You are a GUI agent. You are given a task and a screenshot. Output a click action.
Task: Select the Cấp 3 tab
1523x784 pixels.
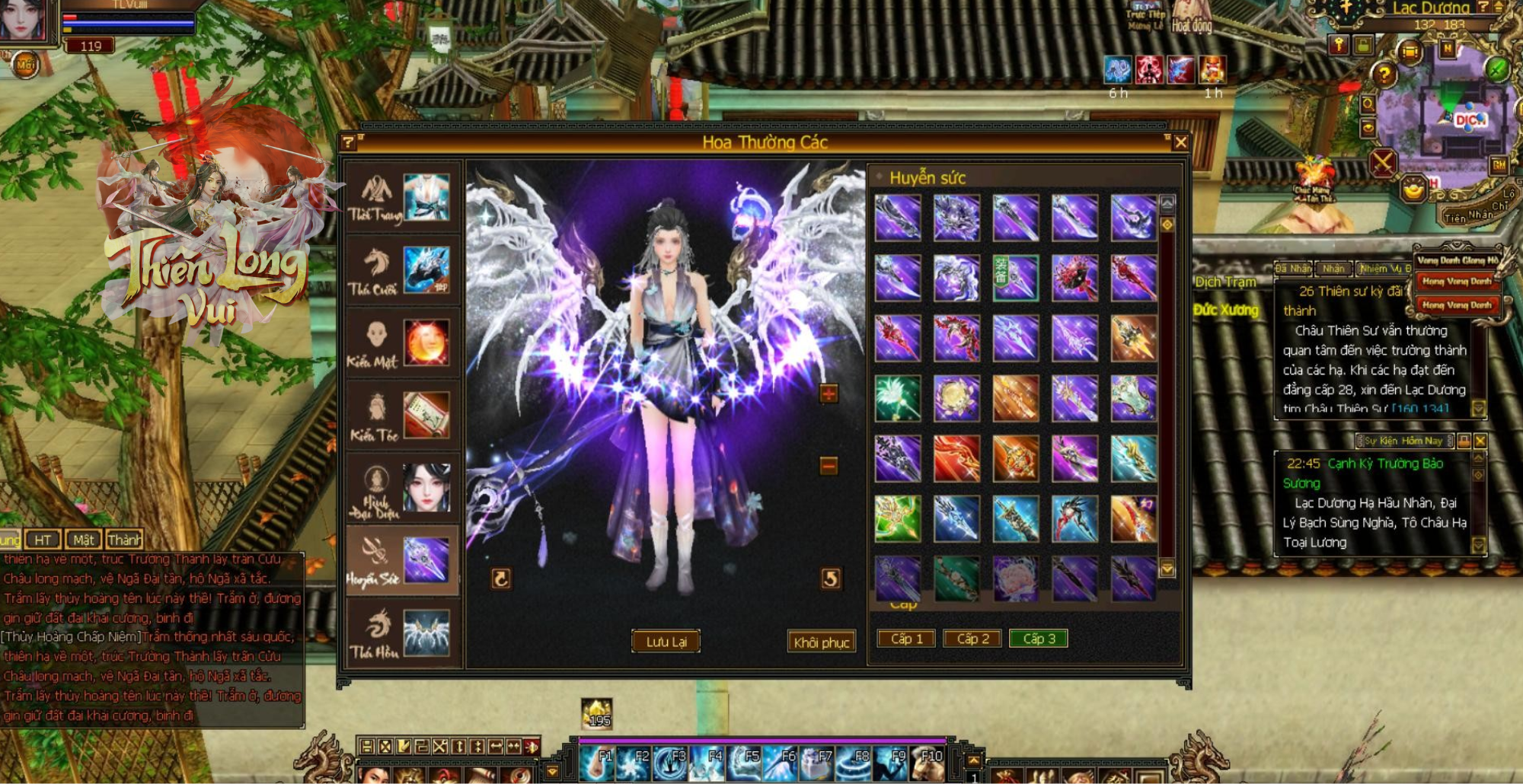click(1039, 639)
